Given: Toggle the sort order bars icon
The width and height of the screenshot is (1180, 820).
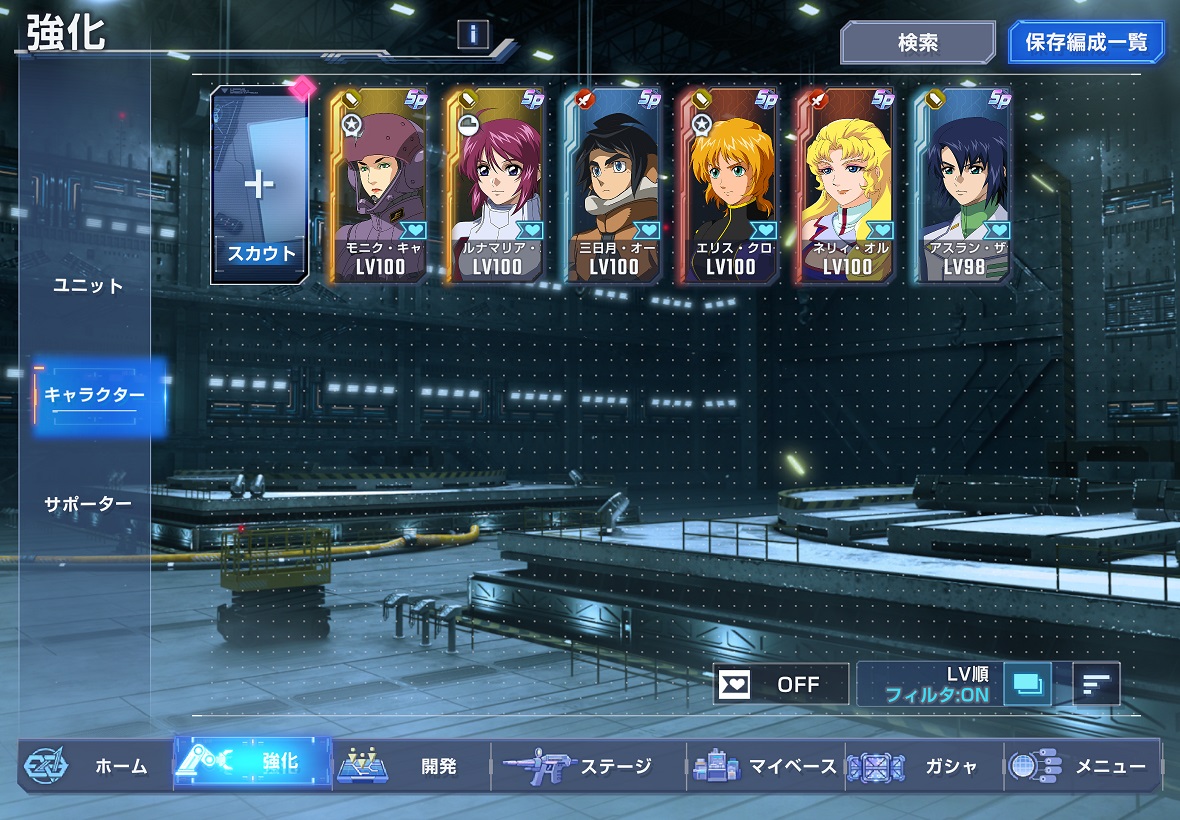Looking at the screenshot, I should (1096, 684).
